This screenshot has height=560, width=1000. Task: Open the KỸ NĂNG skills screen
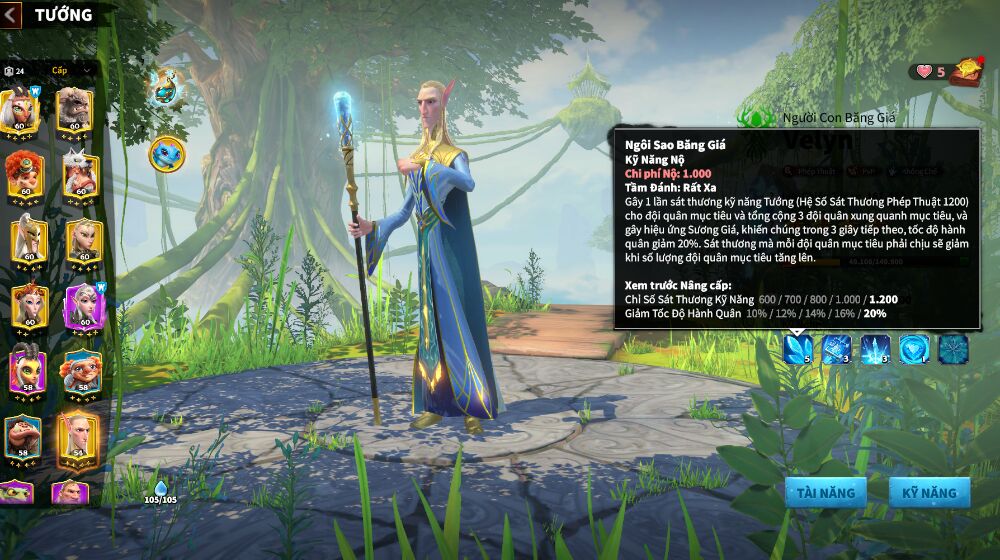tap(929, 492)
